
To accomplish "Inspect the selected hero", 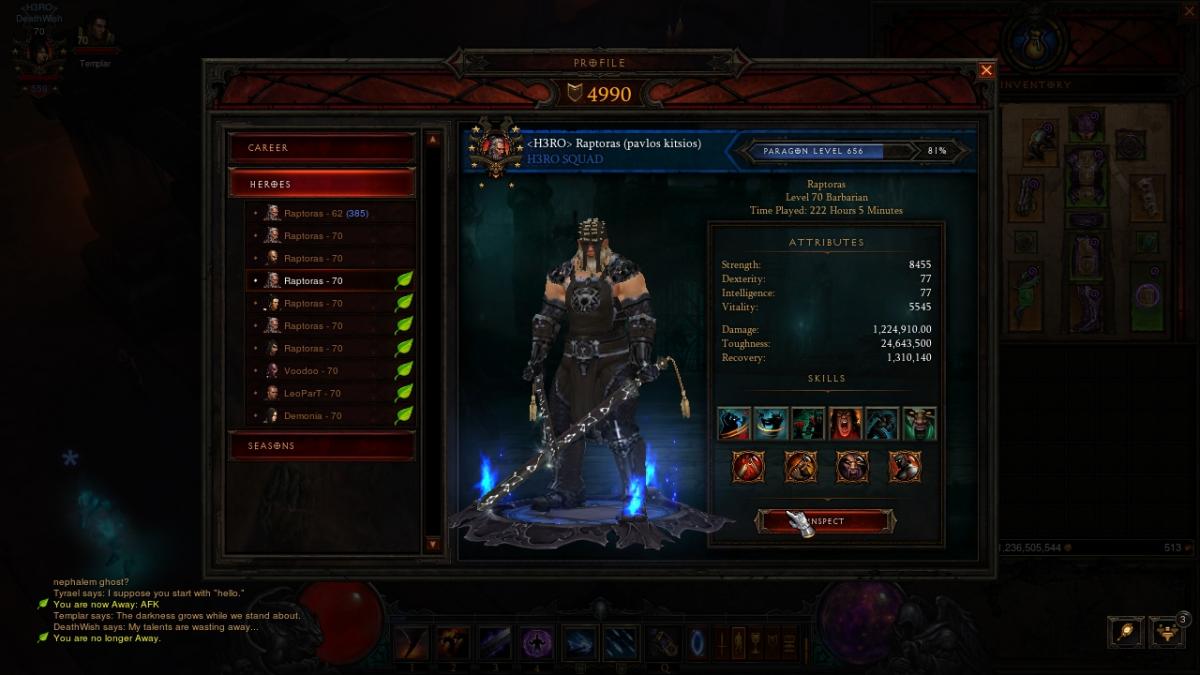I will point(824,521).
